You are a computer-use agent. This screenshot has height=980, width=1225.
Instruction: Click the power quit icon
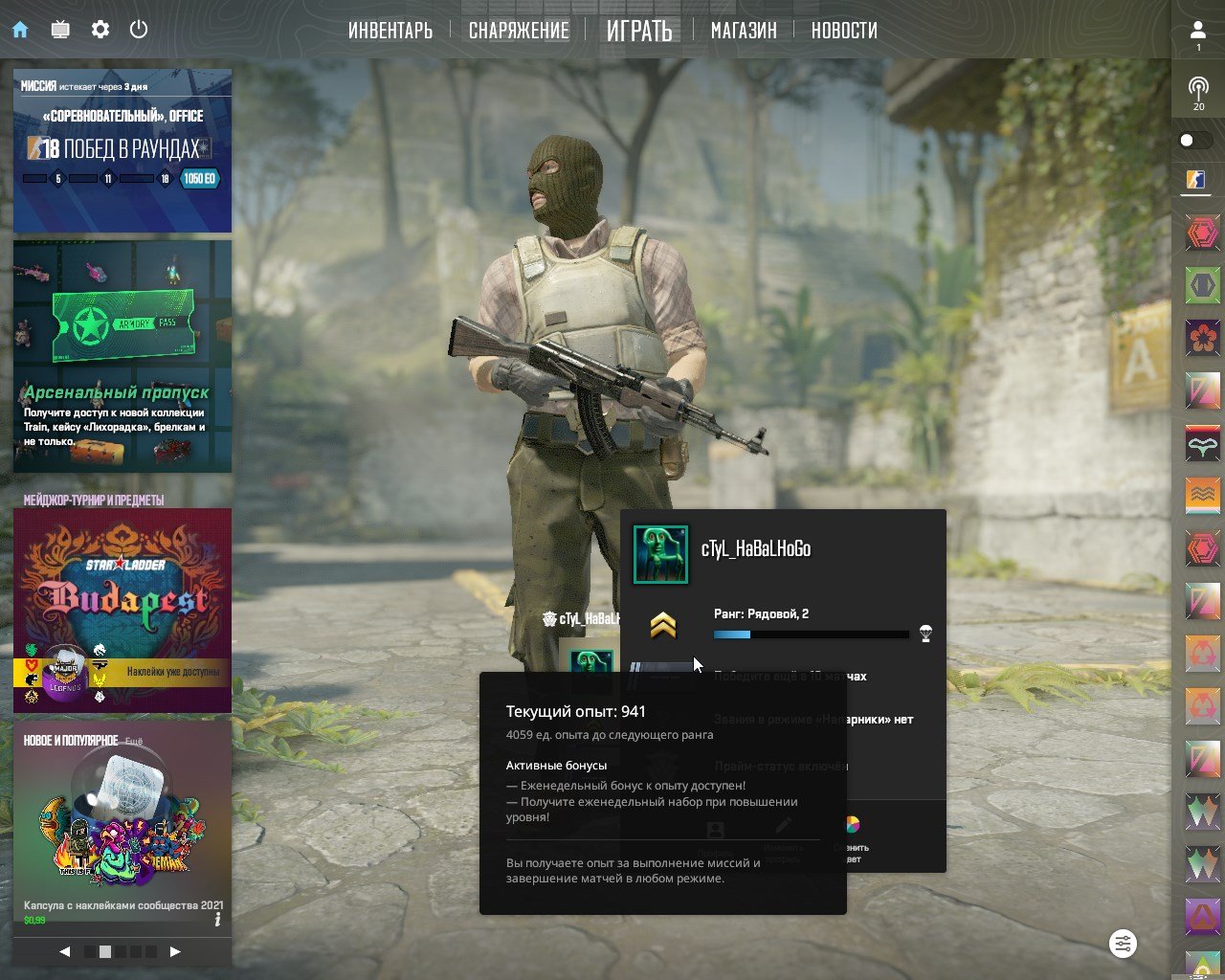point(139,30)
